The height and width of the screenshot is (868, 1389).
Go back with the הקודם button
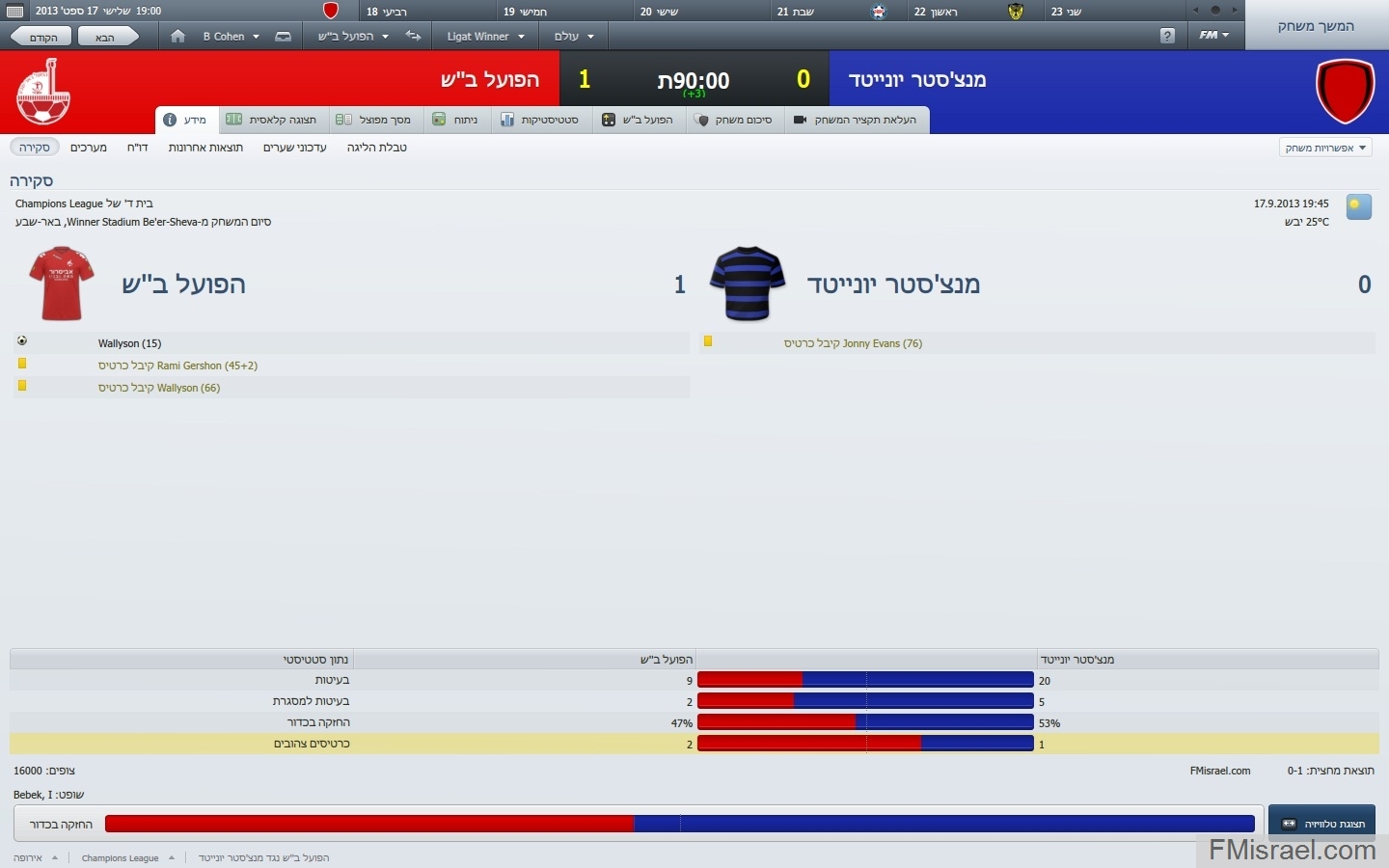[x=42, y=37]
